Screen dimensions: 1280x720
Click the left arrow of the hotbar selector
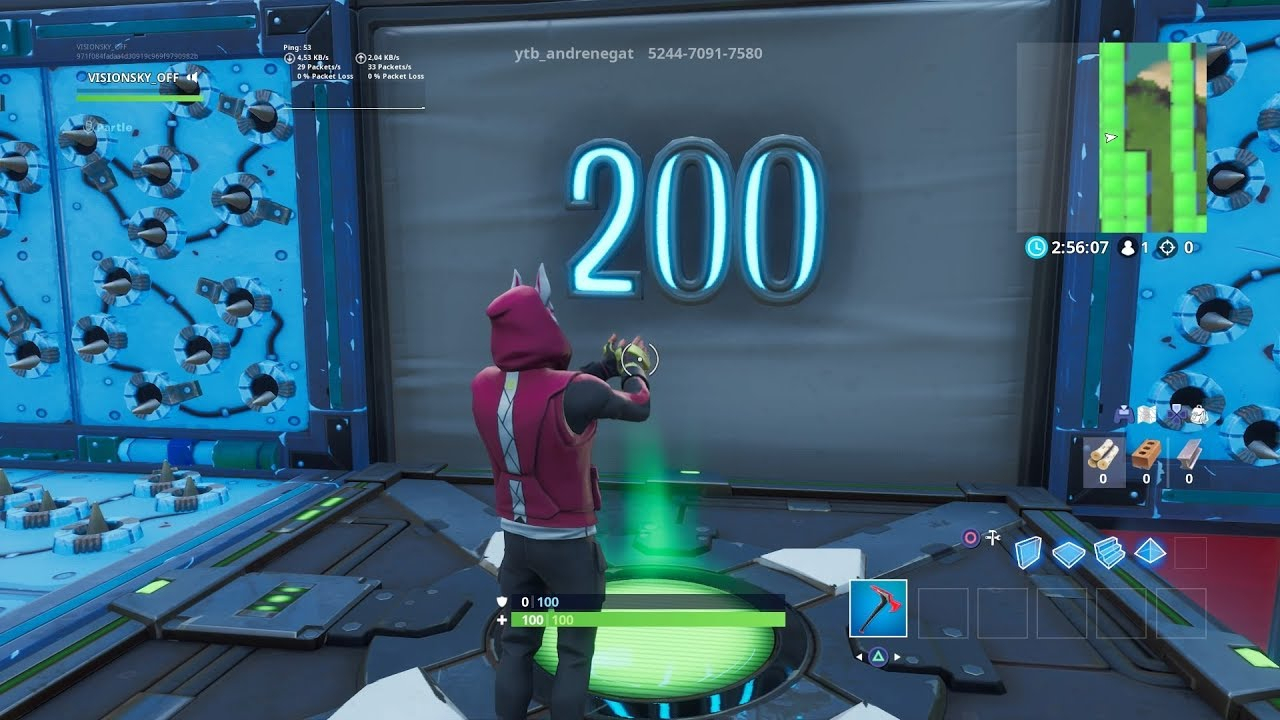click(x=859, y=656)
